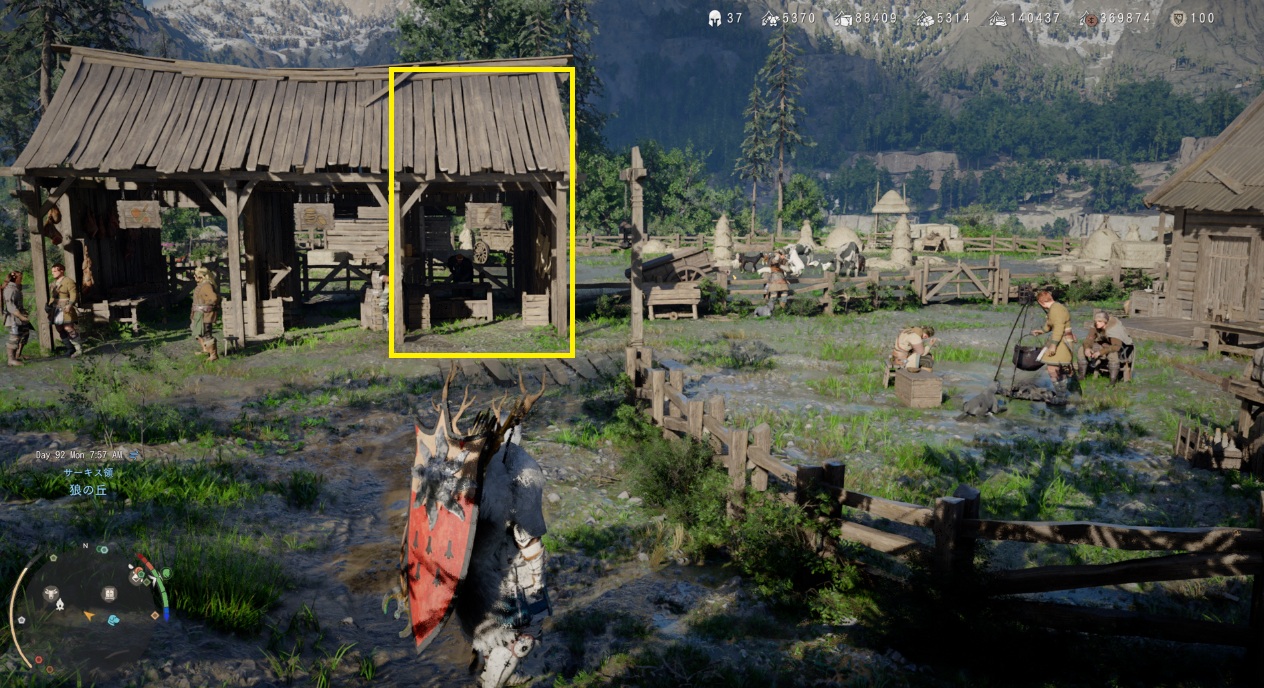
Task: Select the building marker at minimap center
Action: [x=109, y=593]
